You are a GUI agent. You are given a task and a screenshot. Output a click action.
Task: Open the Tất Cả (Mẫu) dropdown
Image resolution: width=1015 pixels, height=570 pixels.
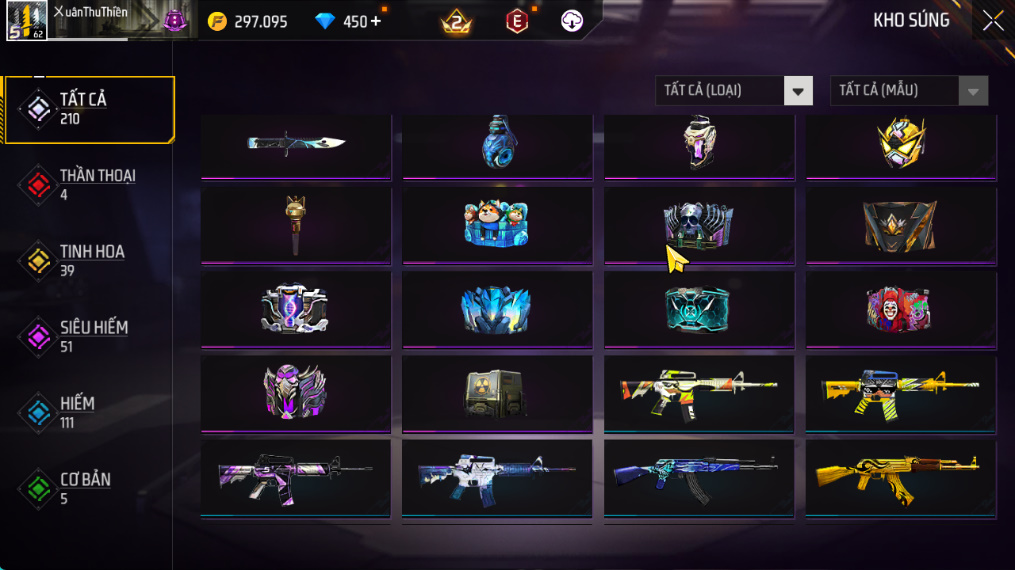[908, 91]
